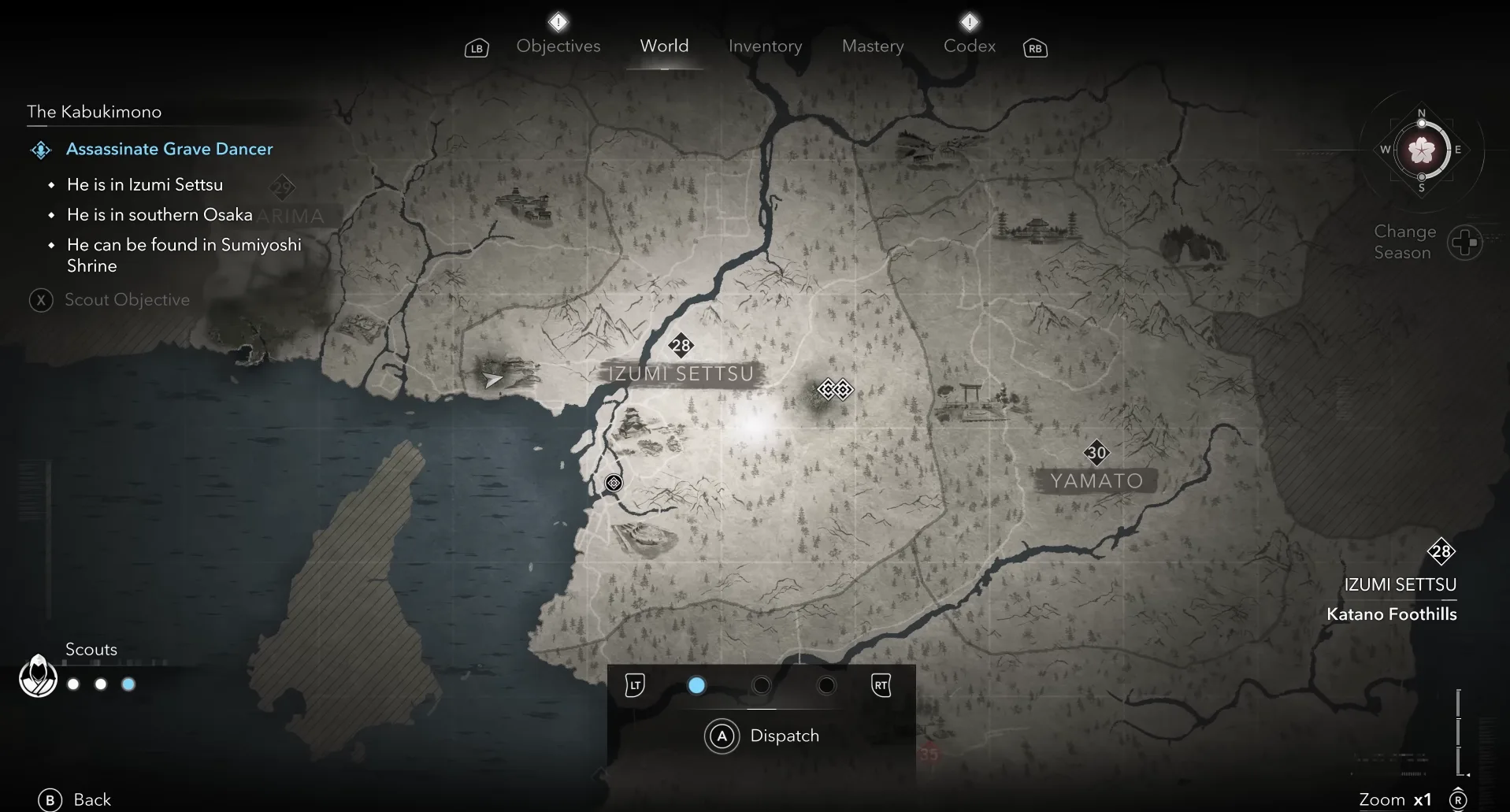Select the Assassinate Grave Dancer objective
Screen dimensions: 1510x812
point(169,149)
